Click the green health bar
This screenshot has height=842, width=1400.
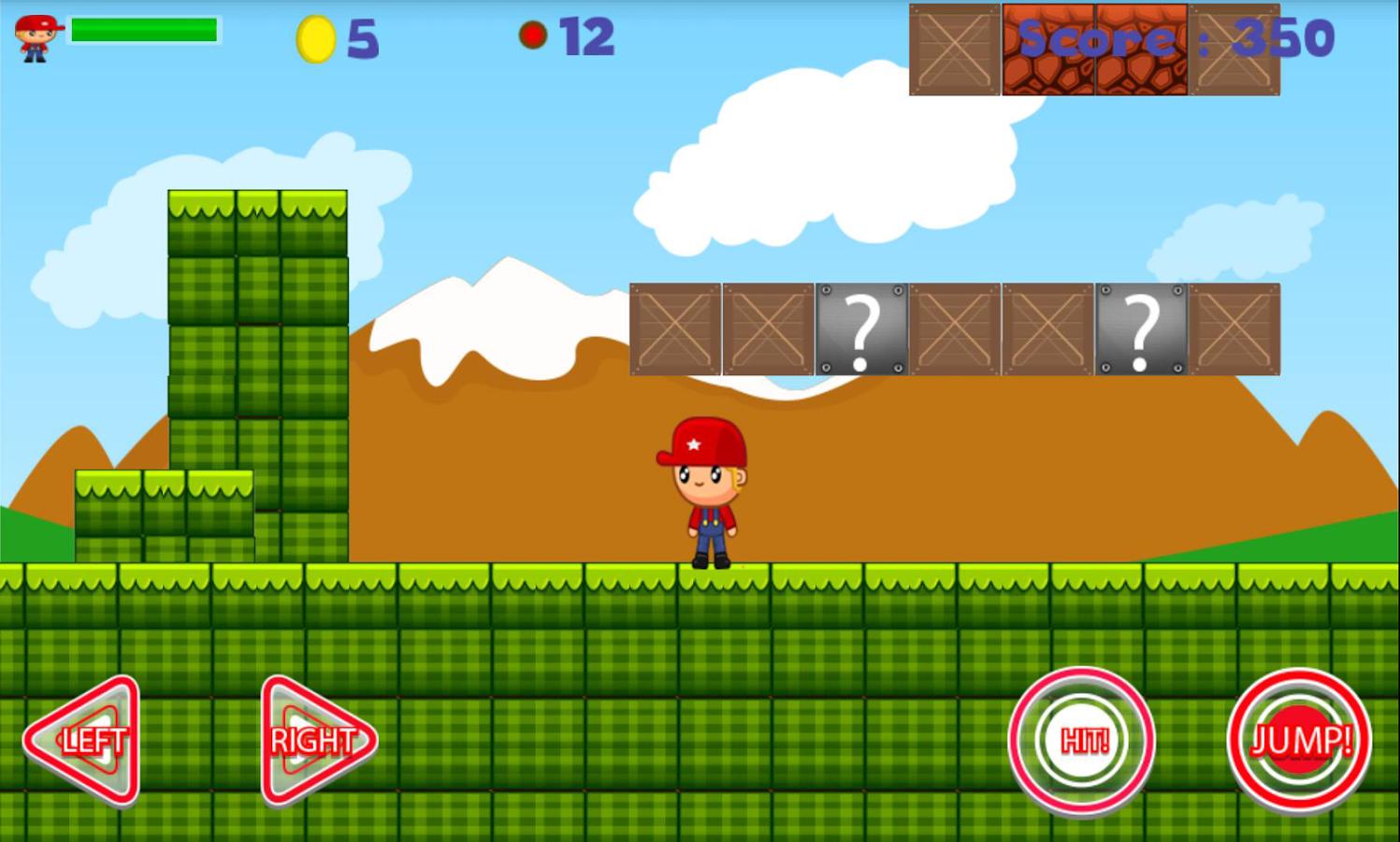145,31
